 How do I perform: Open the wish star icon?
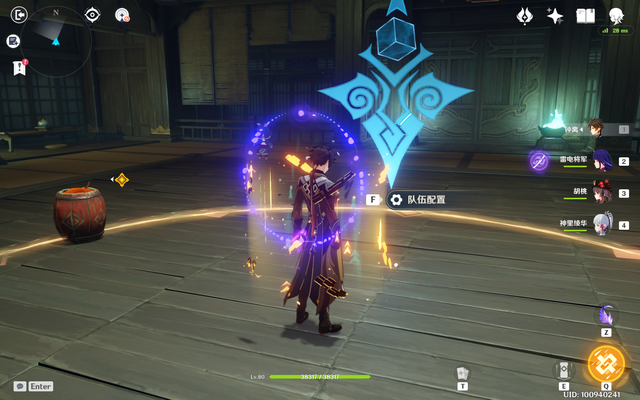click(555, 16)
